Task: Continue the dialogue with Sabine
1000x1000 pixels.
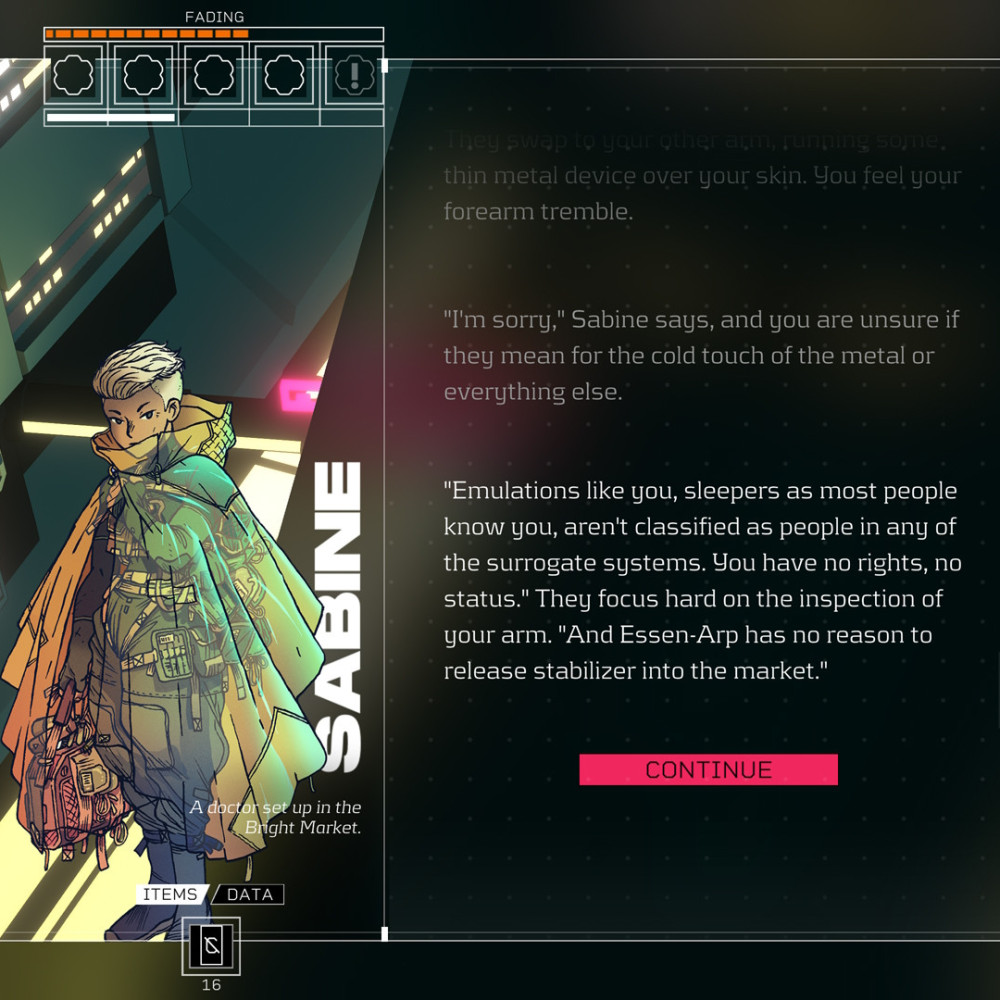Action: (x=708, y=770)
